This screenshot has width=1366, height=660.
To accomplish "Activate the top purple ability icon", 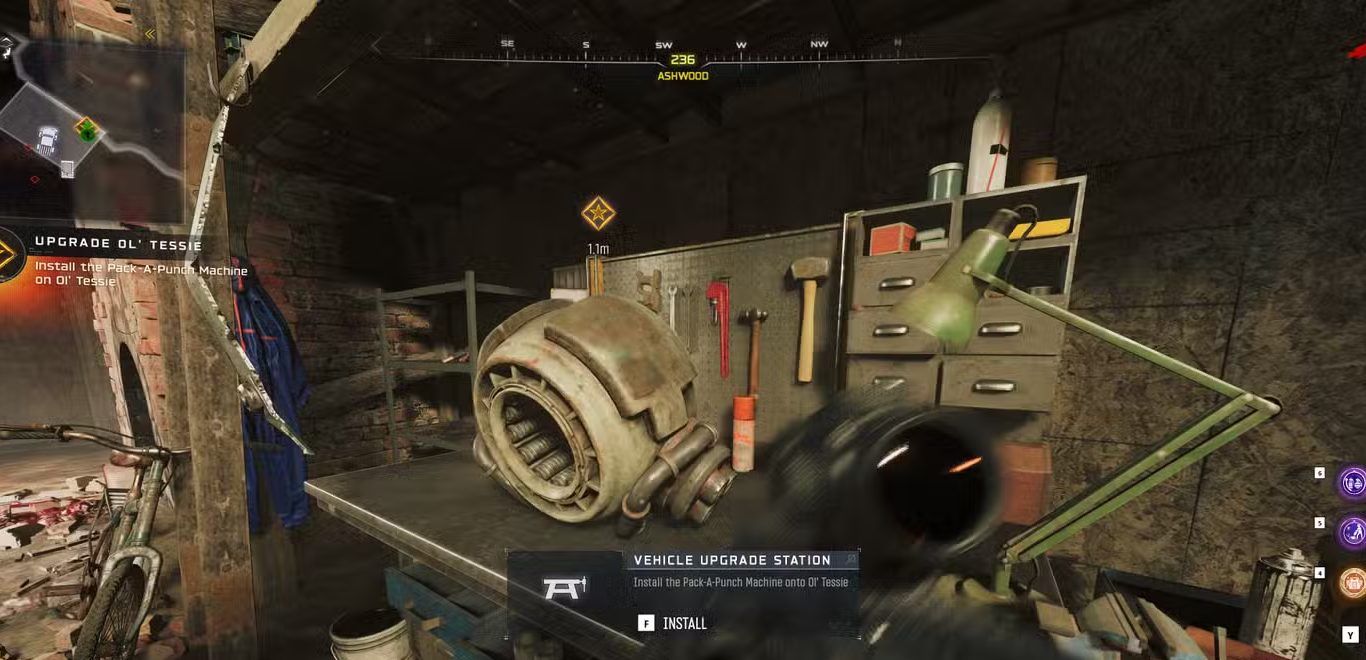I will tap(1353, 483).
